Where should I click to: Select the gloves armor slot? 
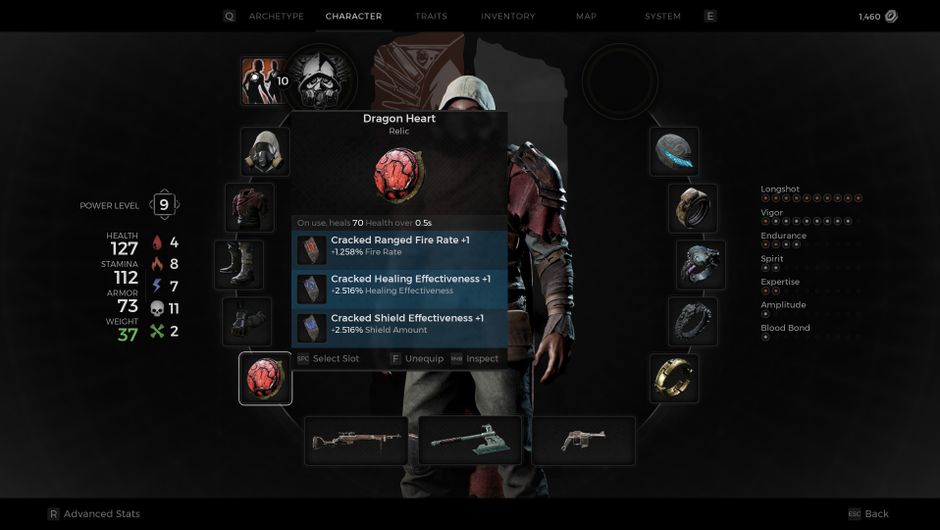pyautogui.click(x=247, y=321)
